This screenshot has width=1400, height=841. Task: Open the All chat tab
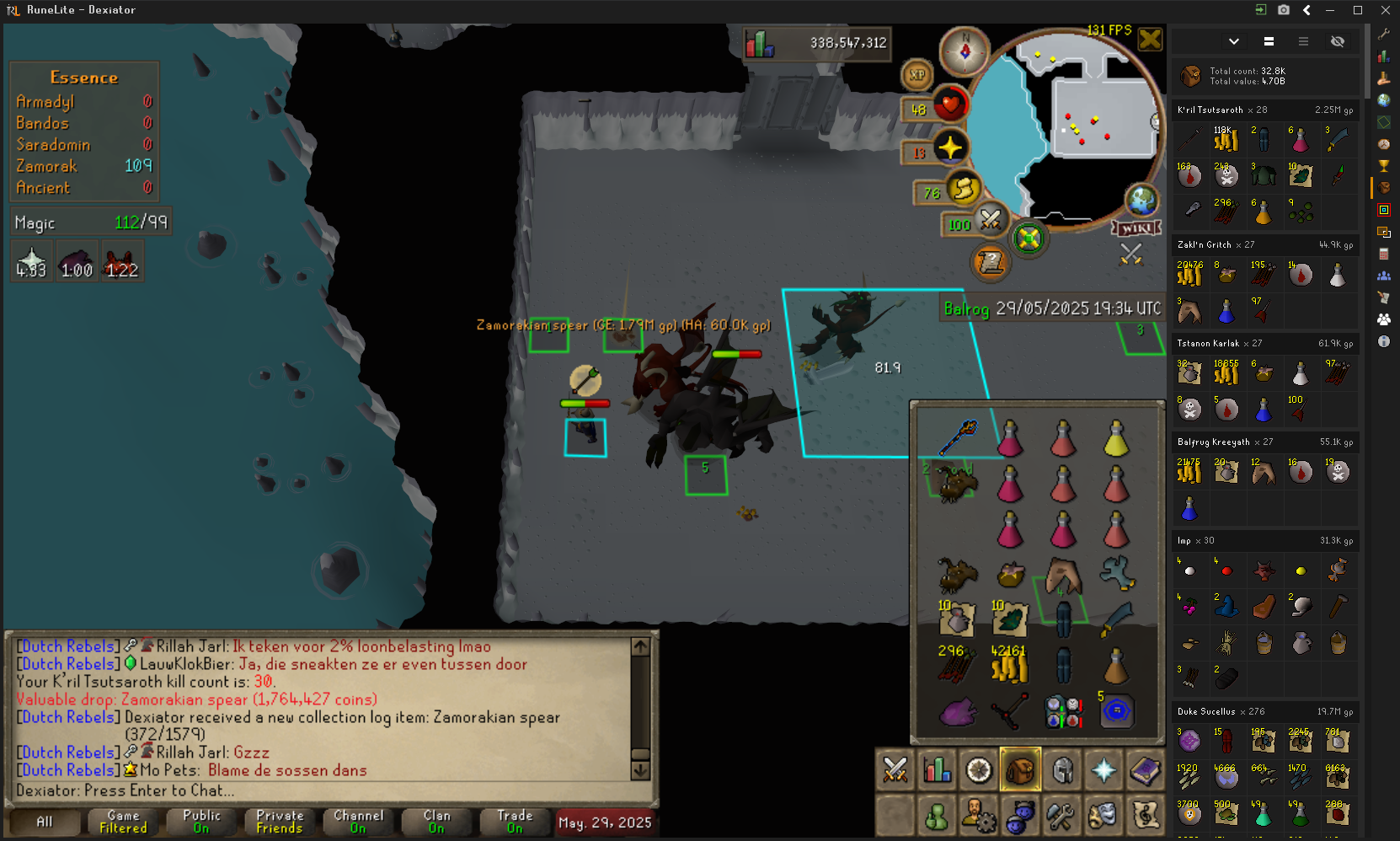point(44,822)
